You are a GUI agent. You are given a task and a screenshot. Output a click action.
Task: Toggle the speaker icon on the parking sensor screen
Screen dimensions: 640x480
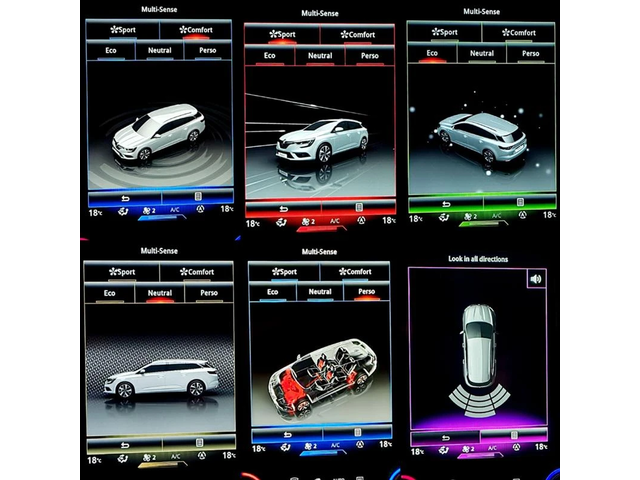(535, 279)
